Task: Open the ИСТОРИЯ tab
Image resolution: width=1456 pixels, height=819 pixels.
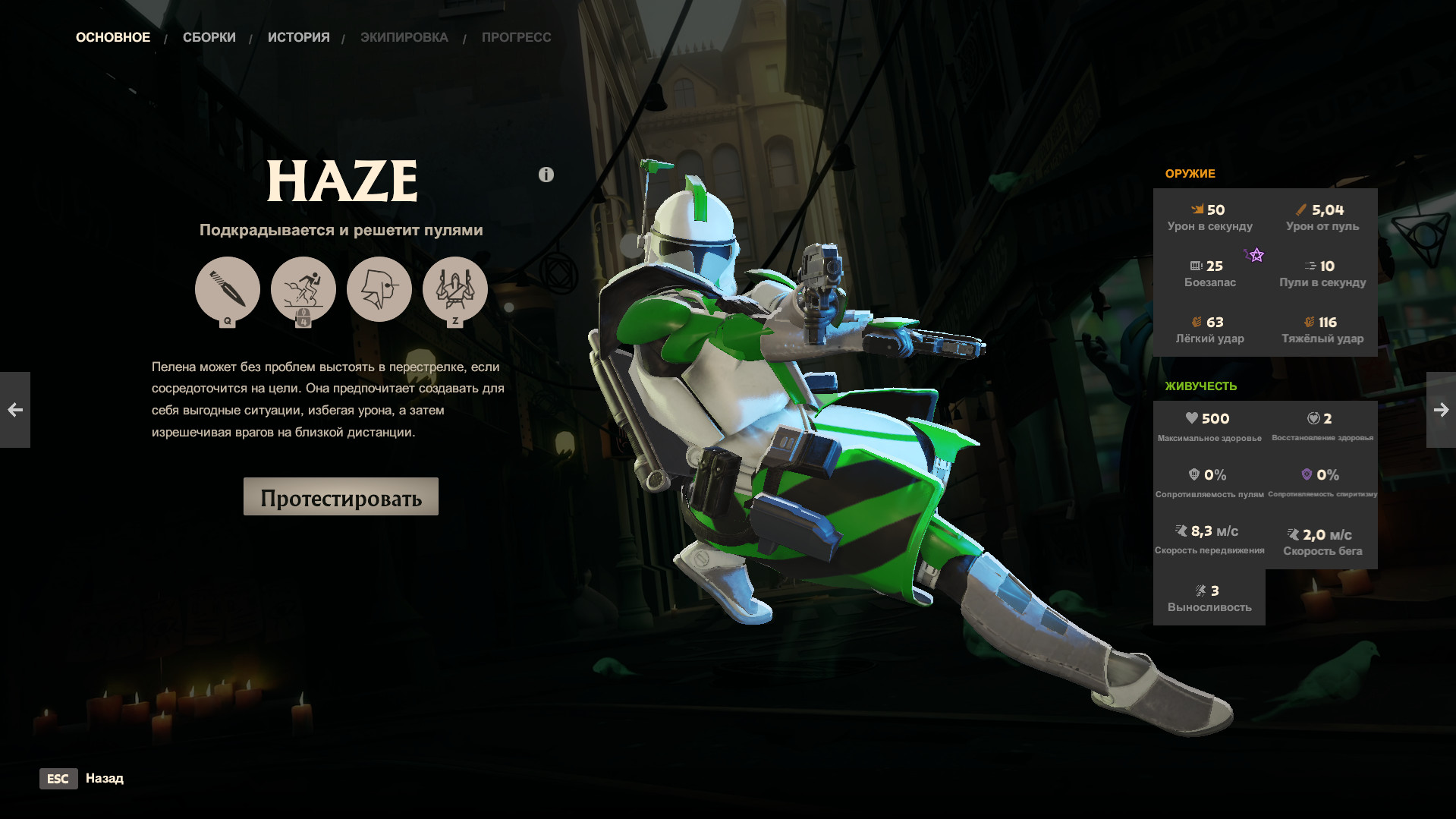Action: pyautogui.click(x=298, y=36)
